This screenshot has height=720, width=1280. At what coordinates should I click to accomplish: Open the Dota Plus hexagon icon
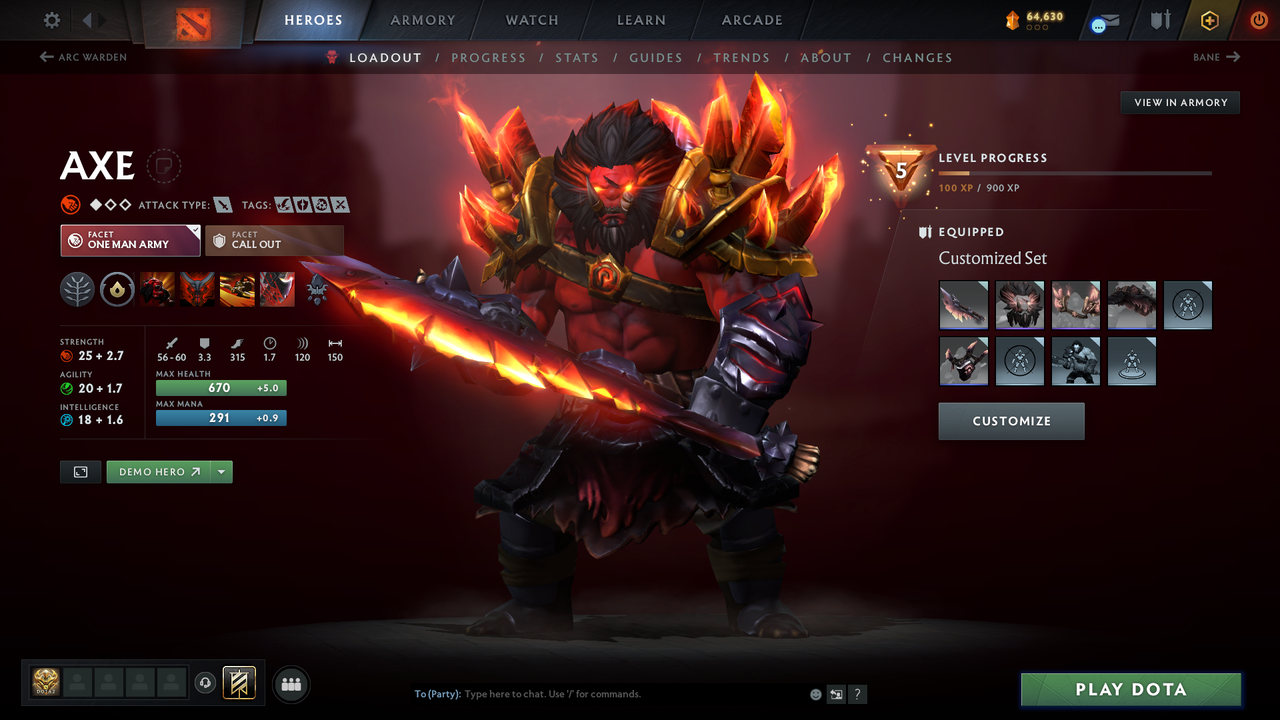coord(1209,20)
